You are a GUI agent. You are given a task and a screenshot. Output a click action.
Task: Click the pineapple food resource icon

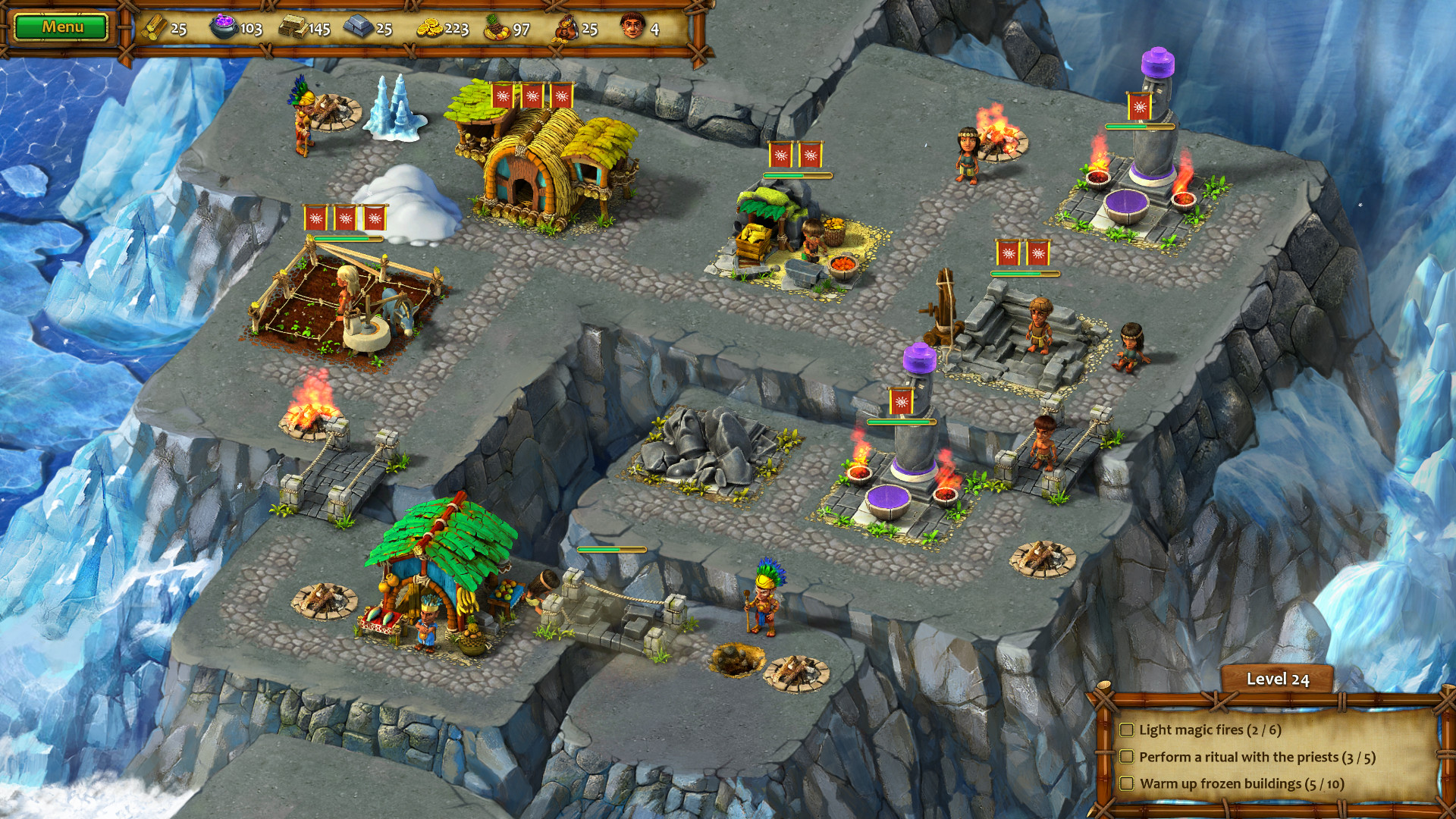pos(493,28)
